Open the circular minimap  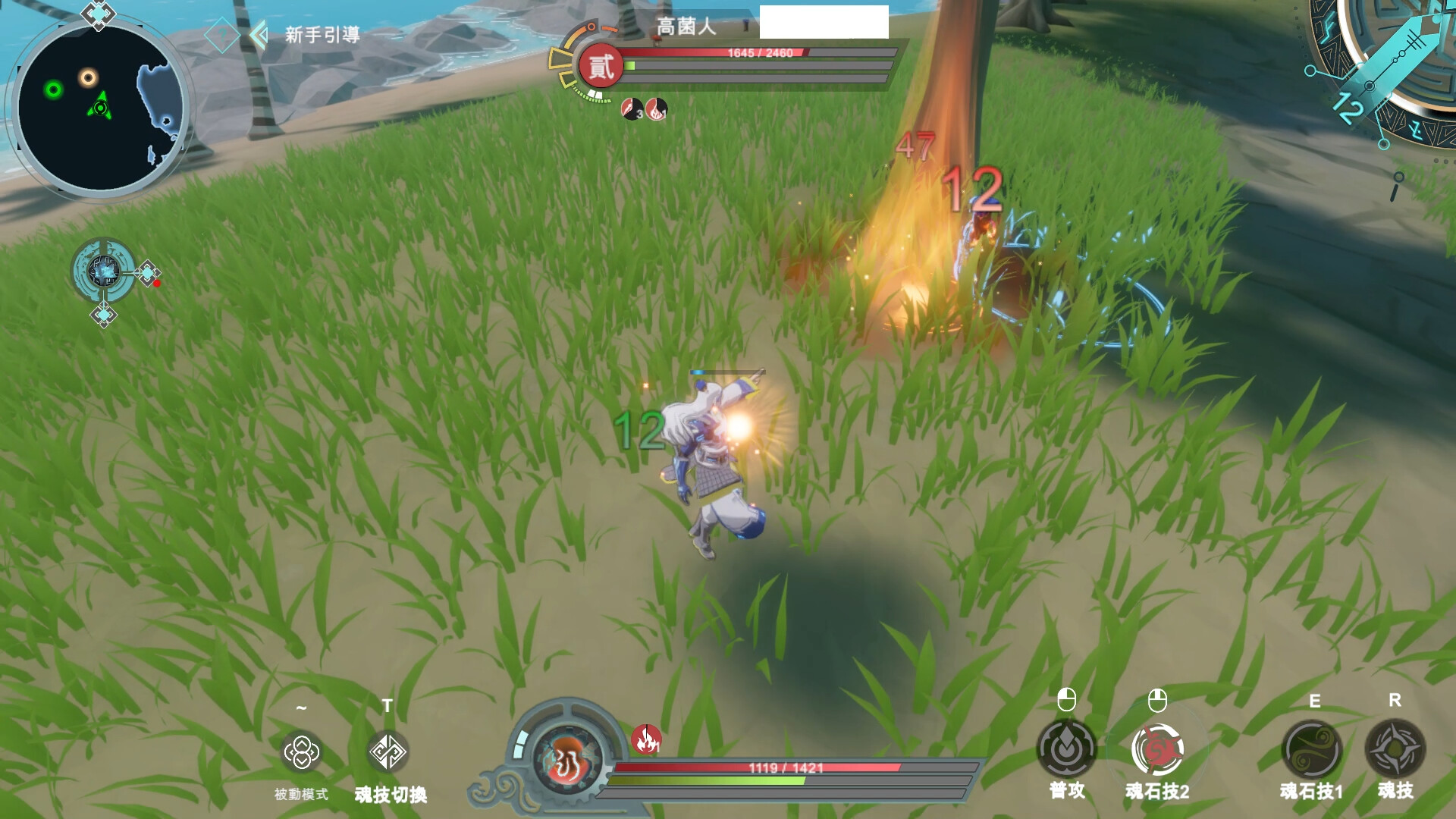click(99, 108)
